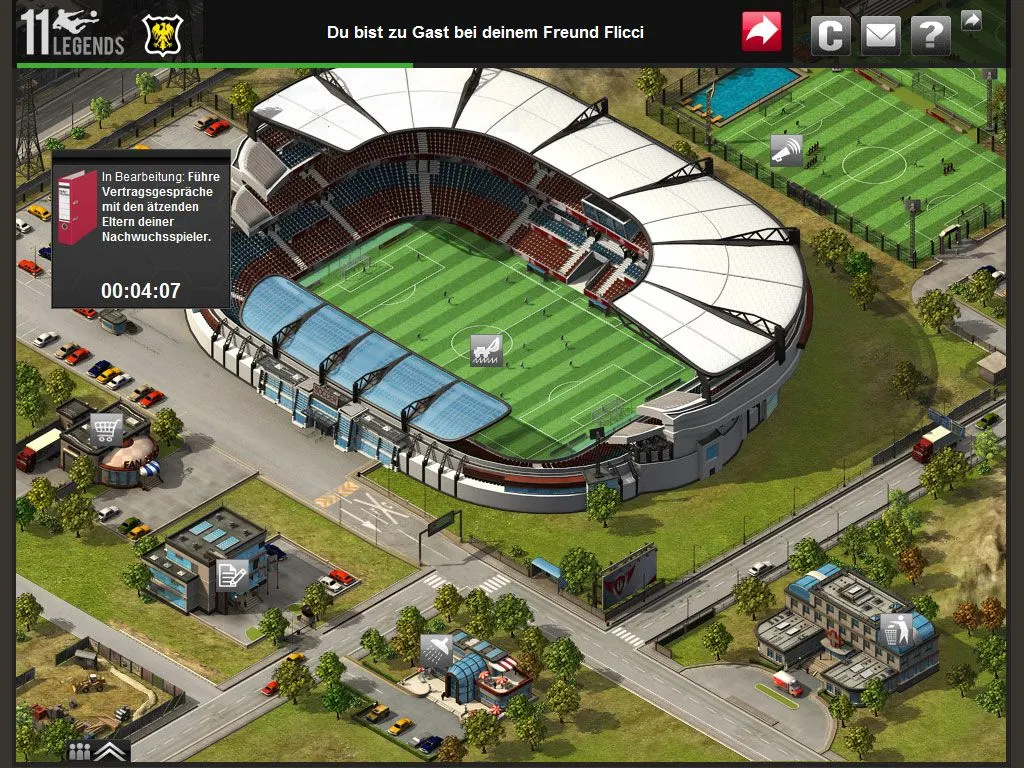Image resolution: width=1024 pixels, height=768 pixels.
Task: Open the contract paper office icon
Action: 232,574
